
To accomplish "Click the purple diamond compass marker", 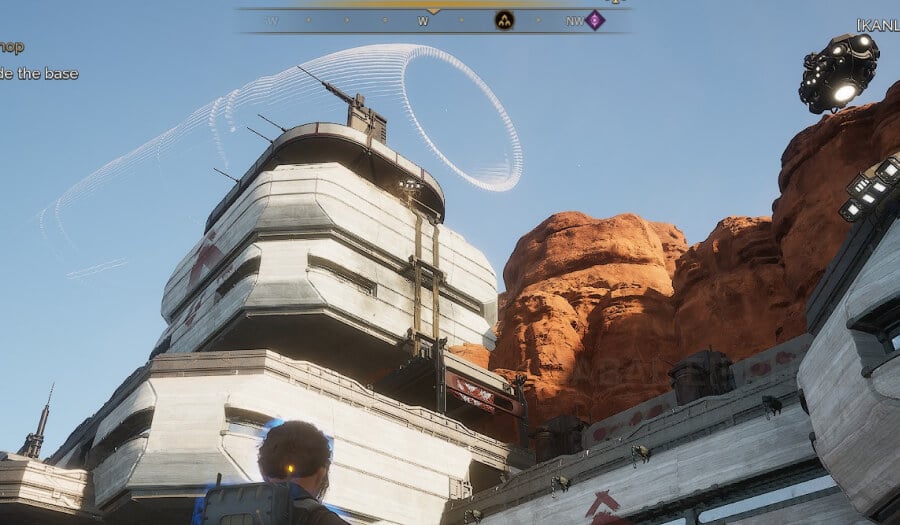I will (x=595, y=20).
